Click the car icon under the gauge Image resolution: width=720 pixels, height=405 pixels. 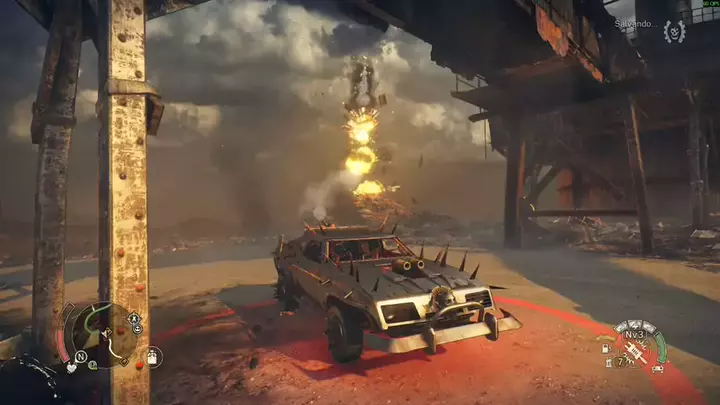point(657,368)
